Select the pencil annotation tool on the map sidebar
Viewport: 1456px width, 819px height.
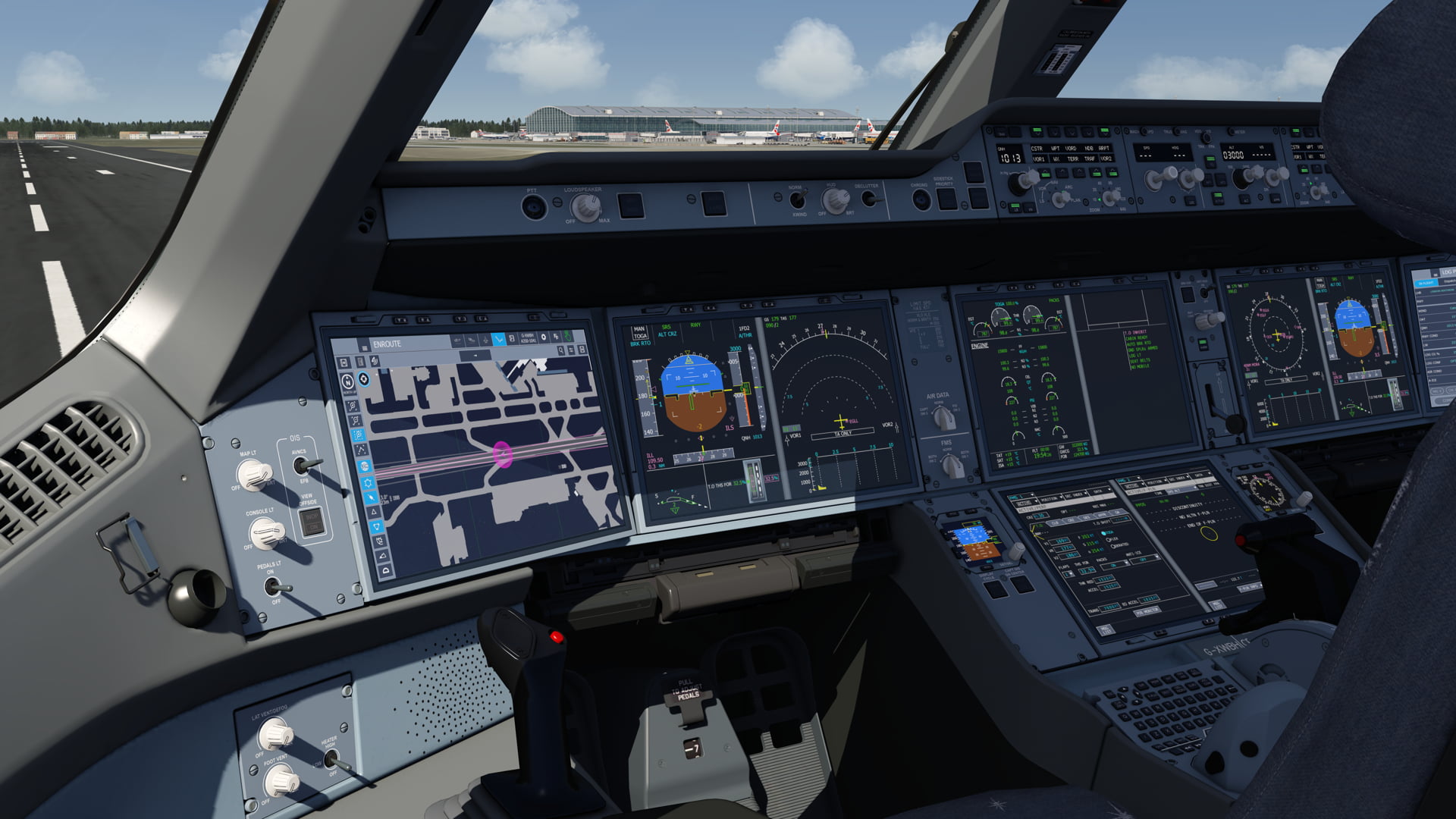369,497
